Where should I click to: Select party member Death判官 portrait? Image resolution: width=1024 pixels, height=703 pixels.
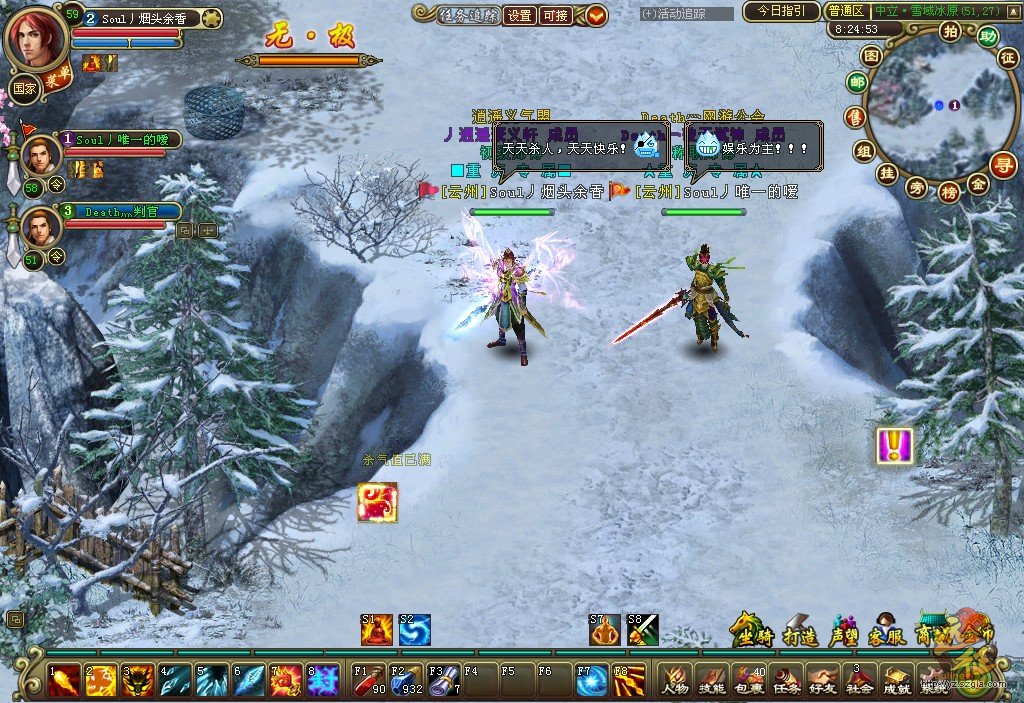coord(40,226)
